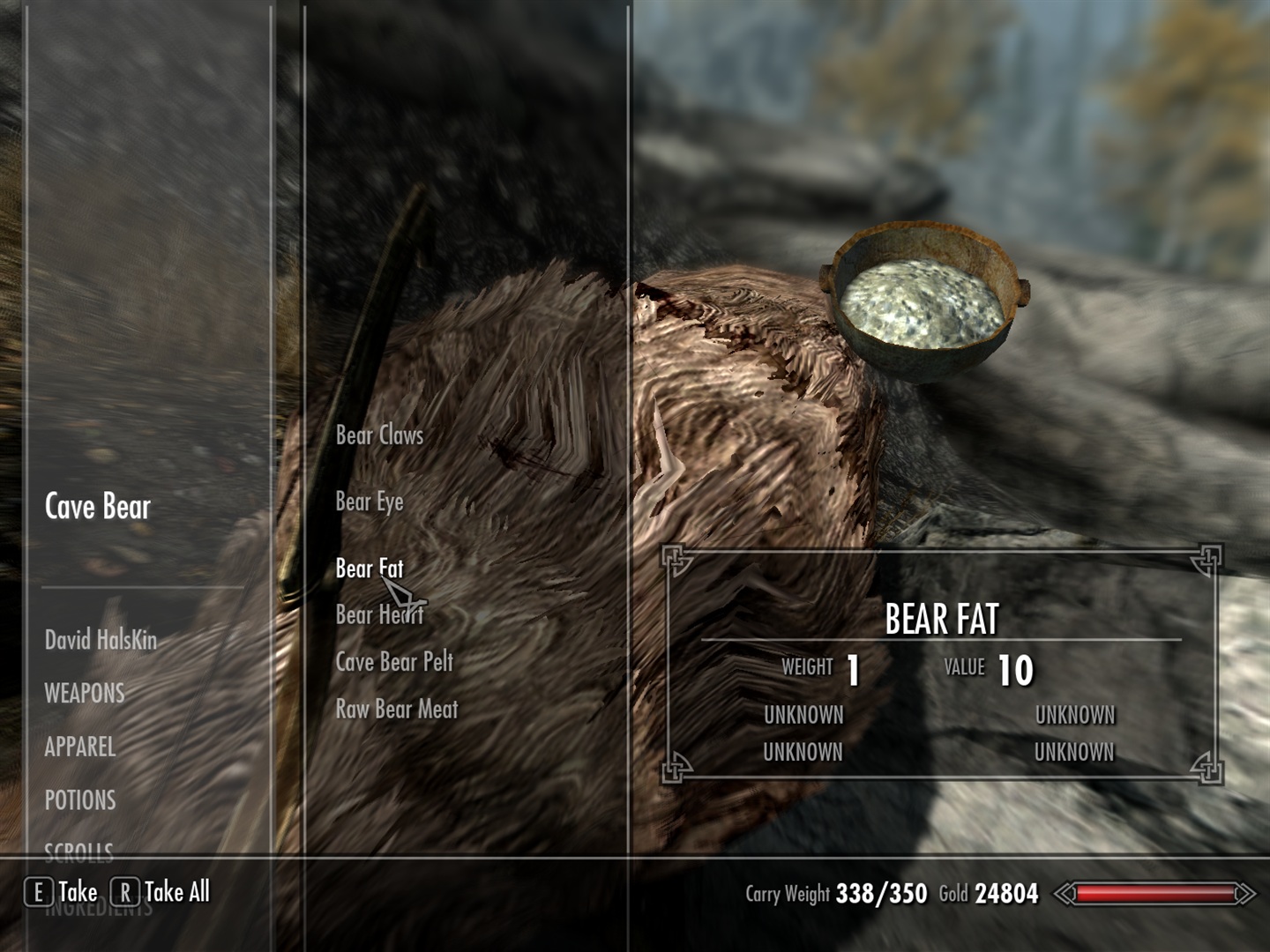Select Bear Heart in the item list
Screen dimensions: 1270x952
click(x=379, y=615)
